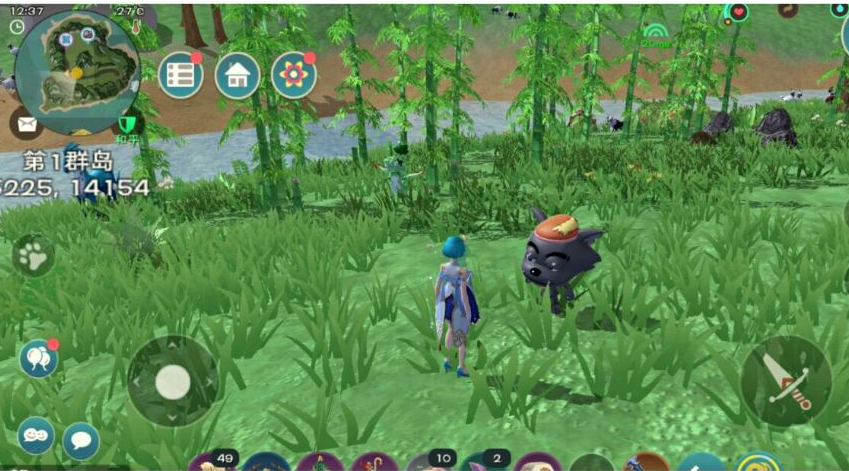The image size is (849, 471).
Task: Toggle the green shield peace mode
Action: [x=126, y=125]
